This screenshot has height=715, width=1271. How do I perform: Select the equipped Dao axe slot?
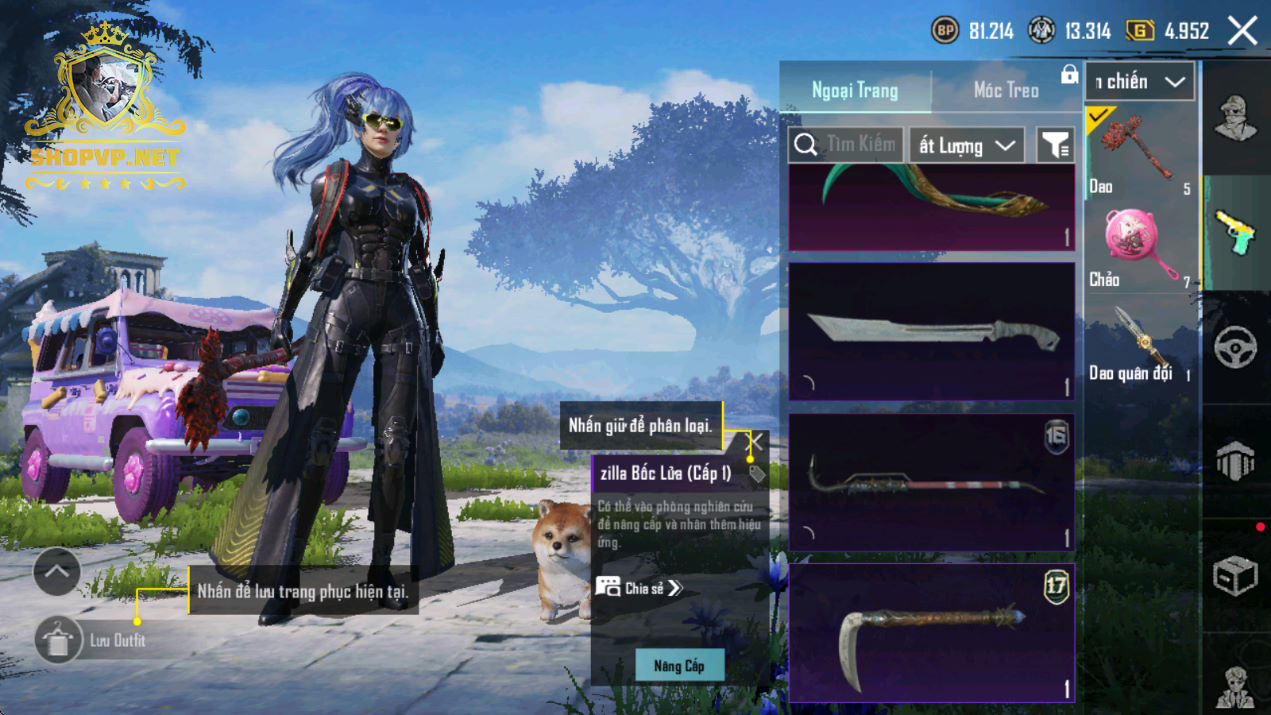click(x=1142, y=150)
